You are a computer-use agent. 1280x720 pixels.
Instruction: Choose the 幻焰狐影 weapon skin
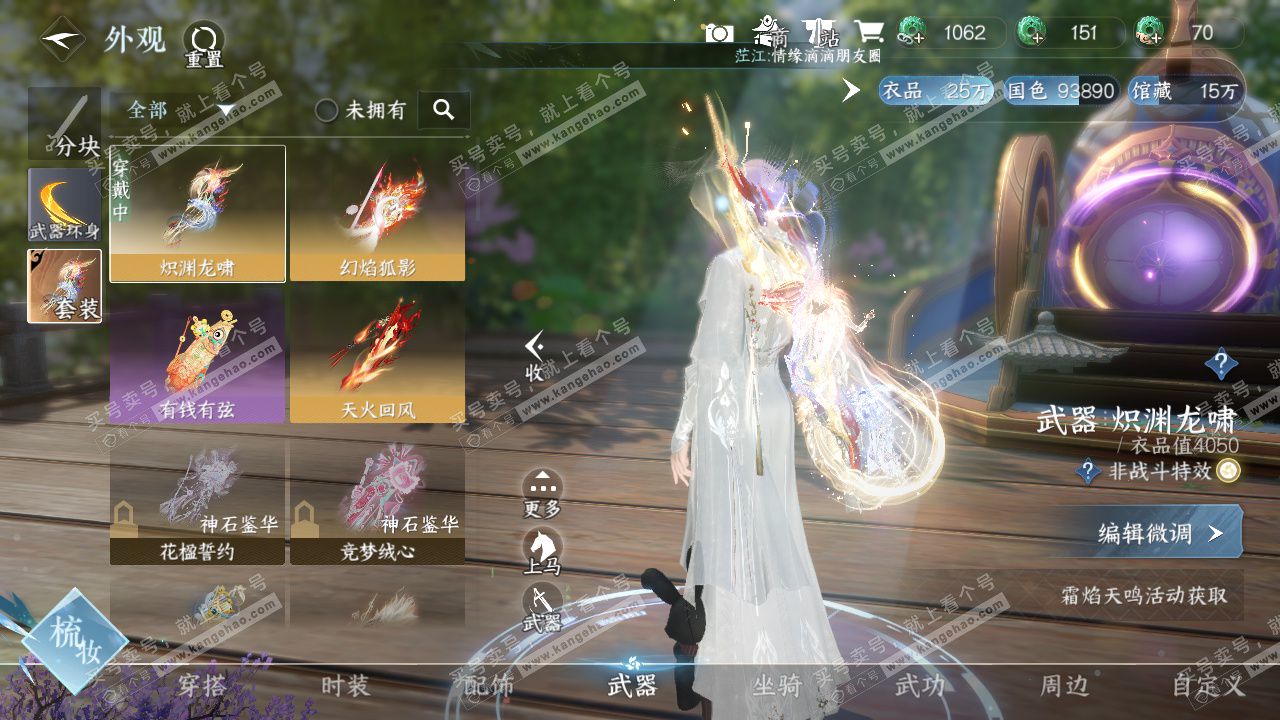[x=377, y=213]
